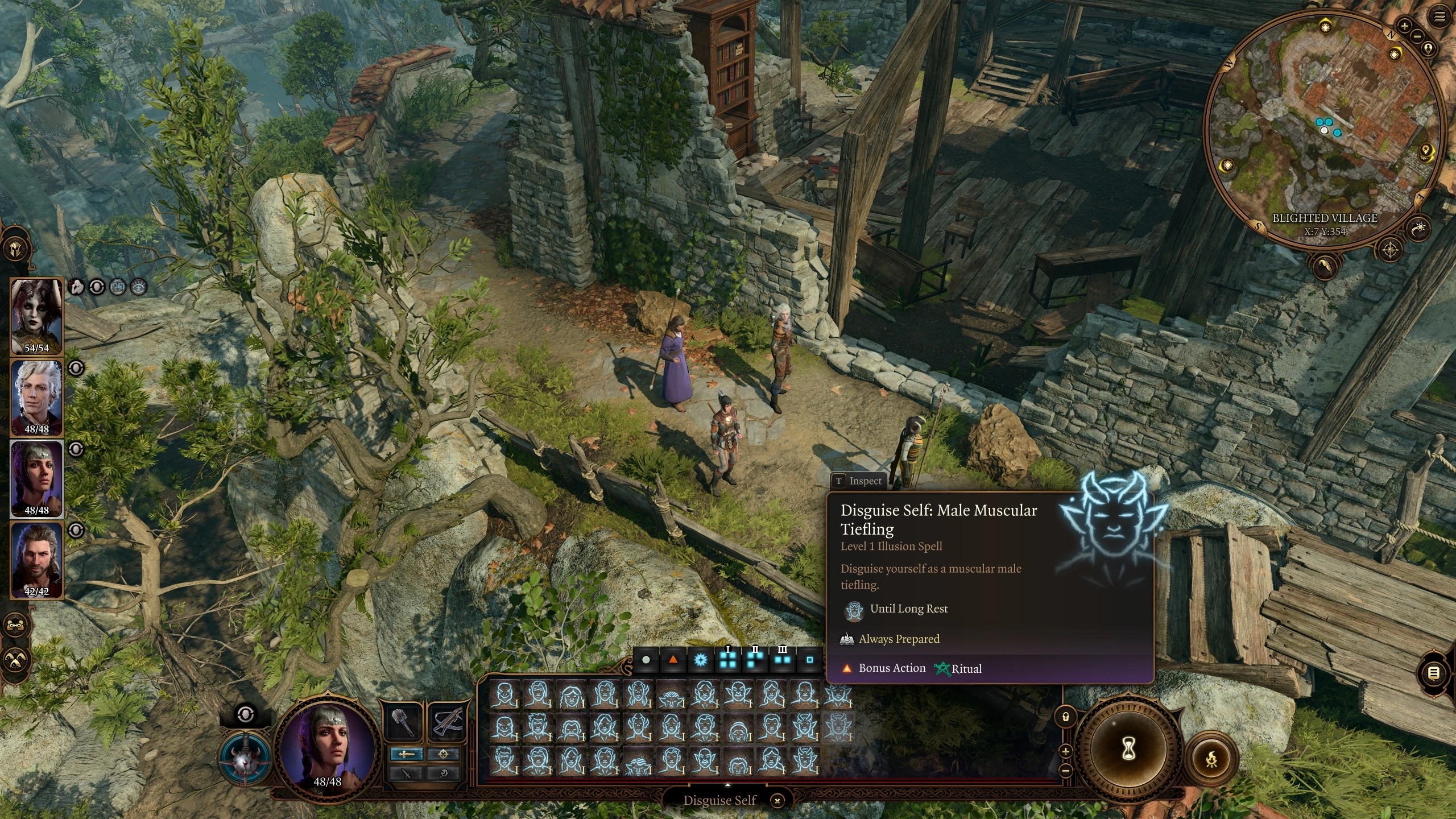Viewport: 1456px width, 819px height.
Task: Open the main menu from the three-lines icon
Action: pyautogui.click(x=1440, y=17)
